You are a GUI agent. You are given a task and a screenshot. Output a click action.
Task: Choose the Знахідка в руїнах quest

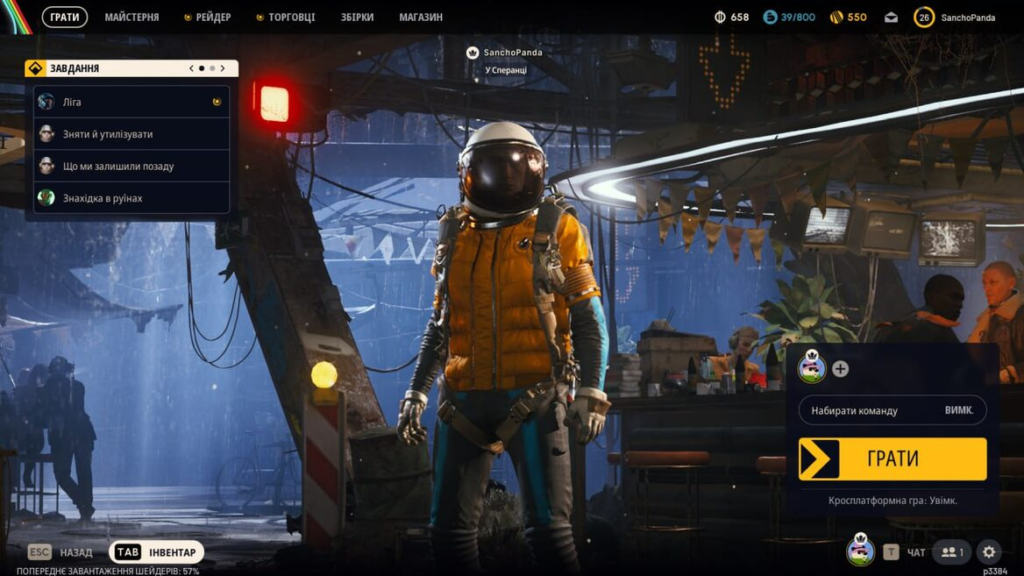[x=130, y=198]
